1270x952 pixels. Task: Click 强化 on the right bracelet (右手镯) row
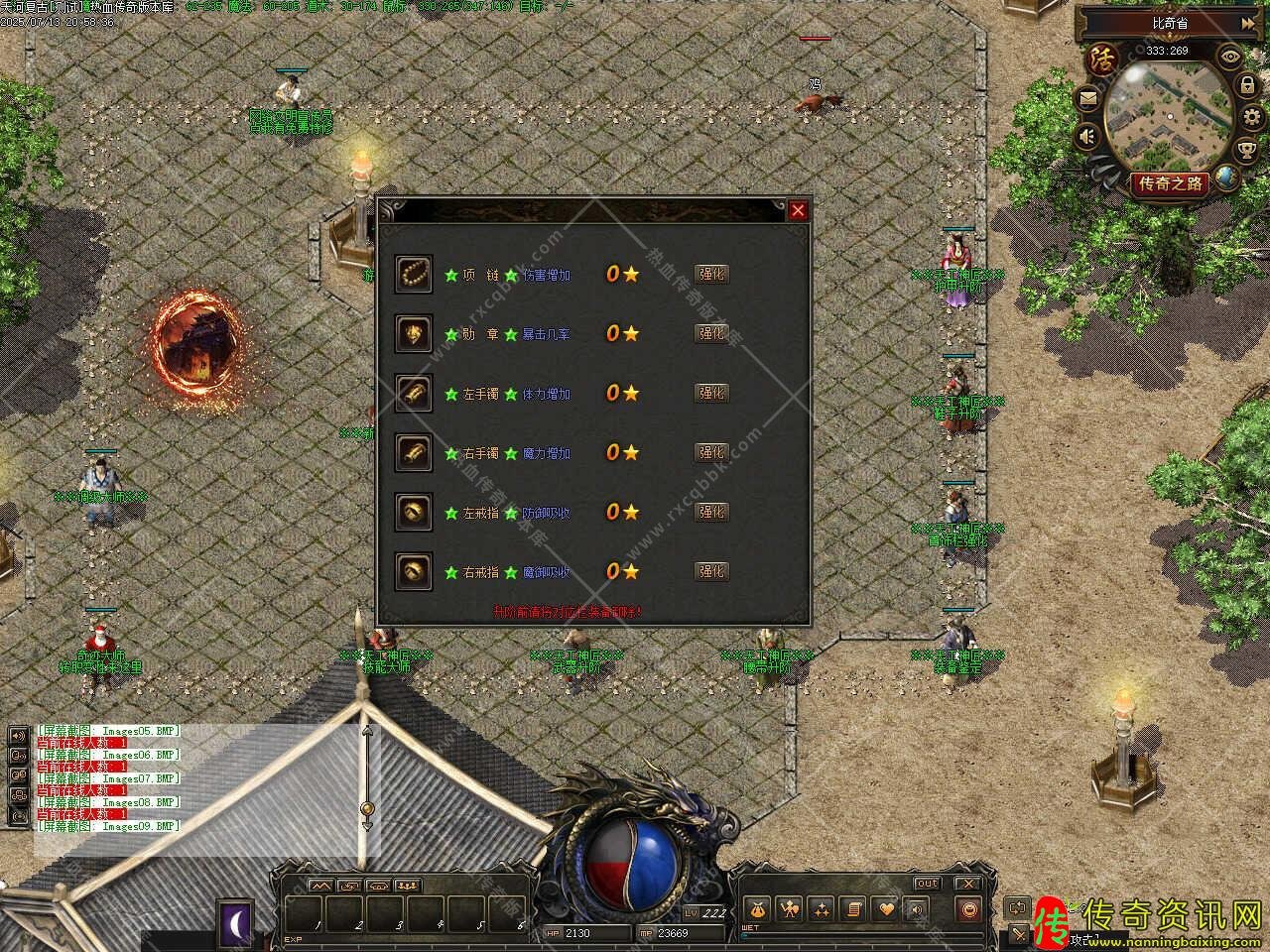pos(711,453)
